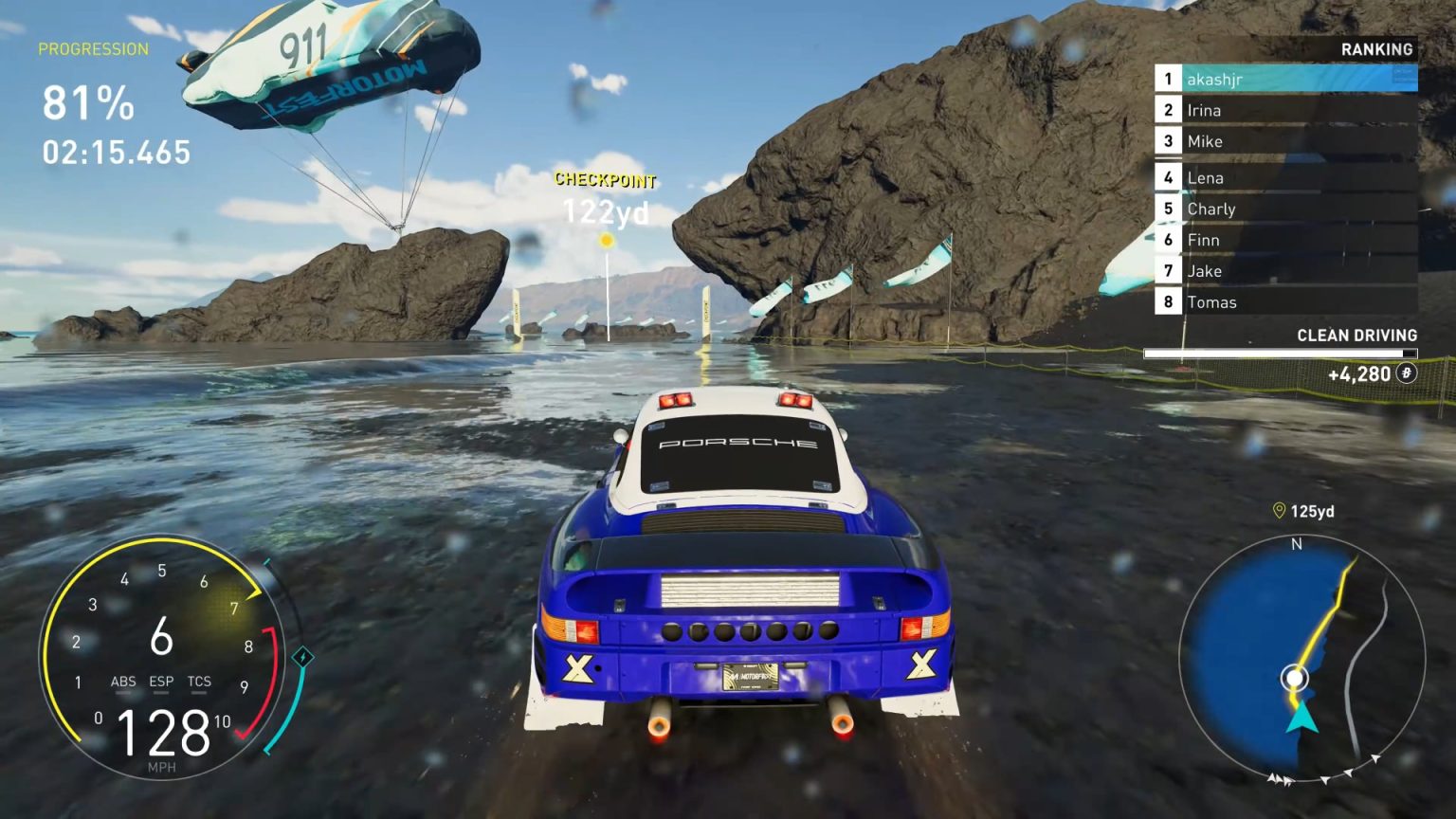
Task: Click the checkpoint marker above the water
Action: 604,241
